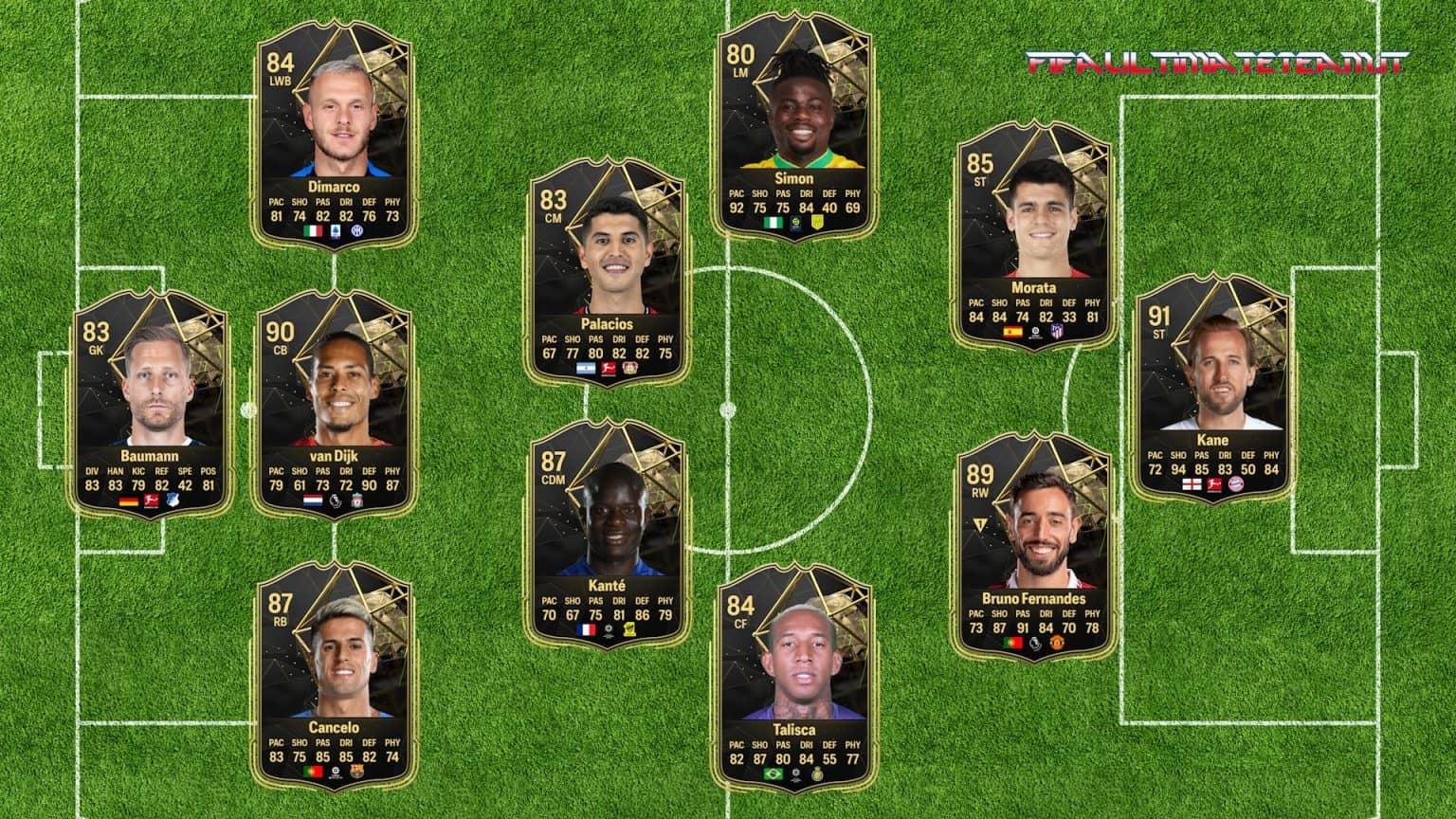The height and width of the screenshot is (819, 1456).
Task: Click the Manchester United crest on Bruno Fernandes's card
Action: tap(1057, 643)
